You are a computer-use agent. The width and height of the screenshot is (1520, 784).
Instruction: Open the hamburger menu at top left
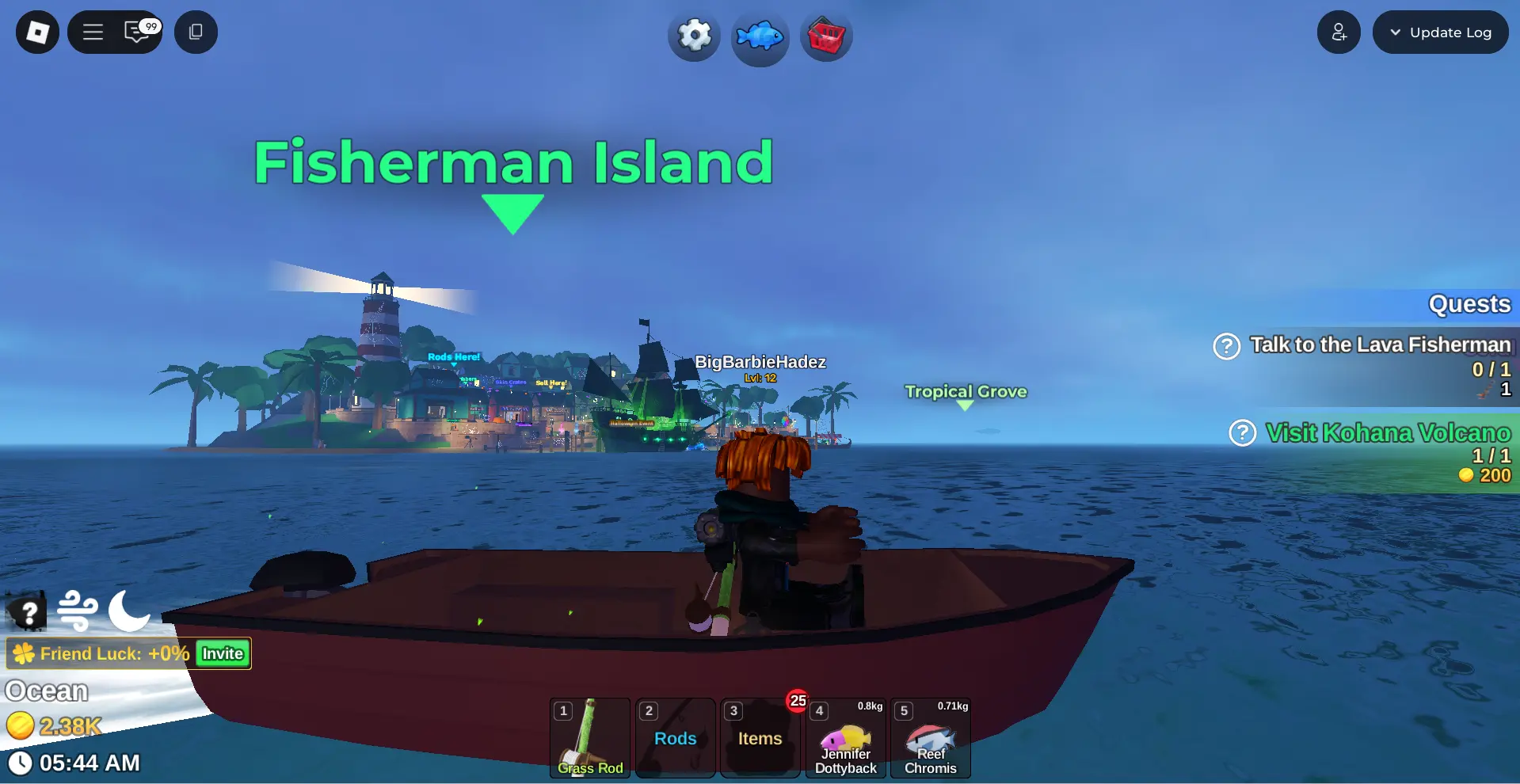[x=92, y=32]
